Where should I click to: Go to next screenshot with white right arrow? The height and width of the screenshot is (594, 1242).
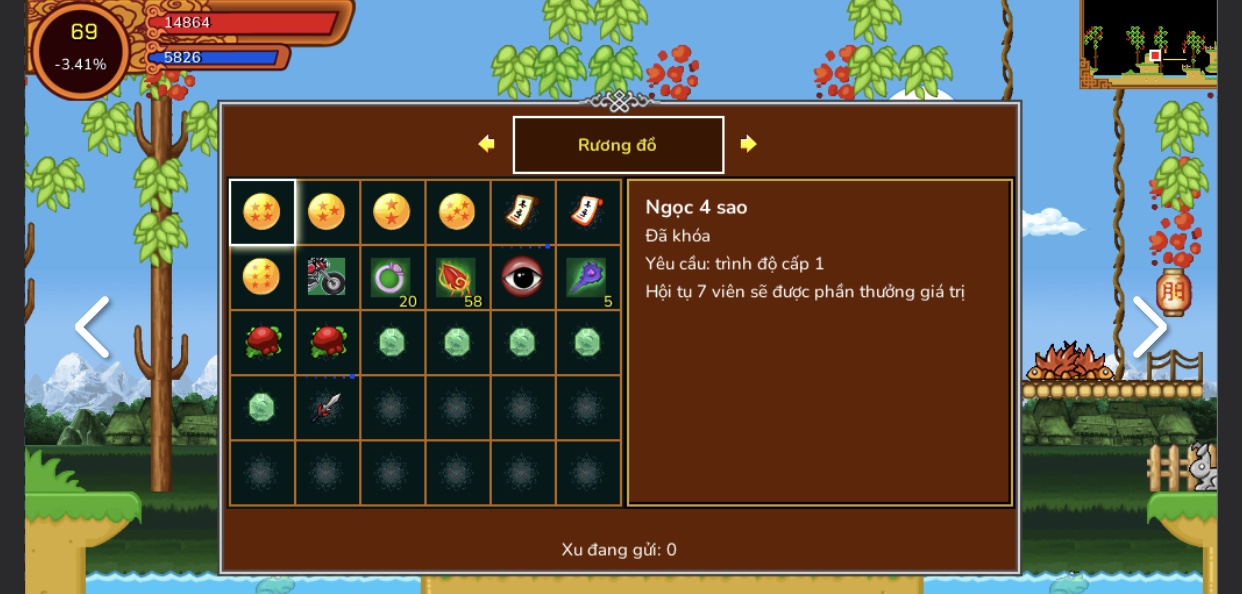1149,327
